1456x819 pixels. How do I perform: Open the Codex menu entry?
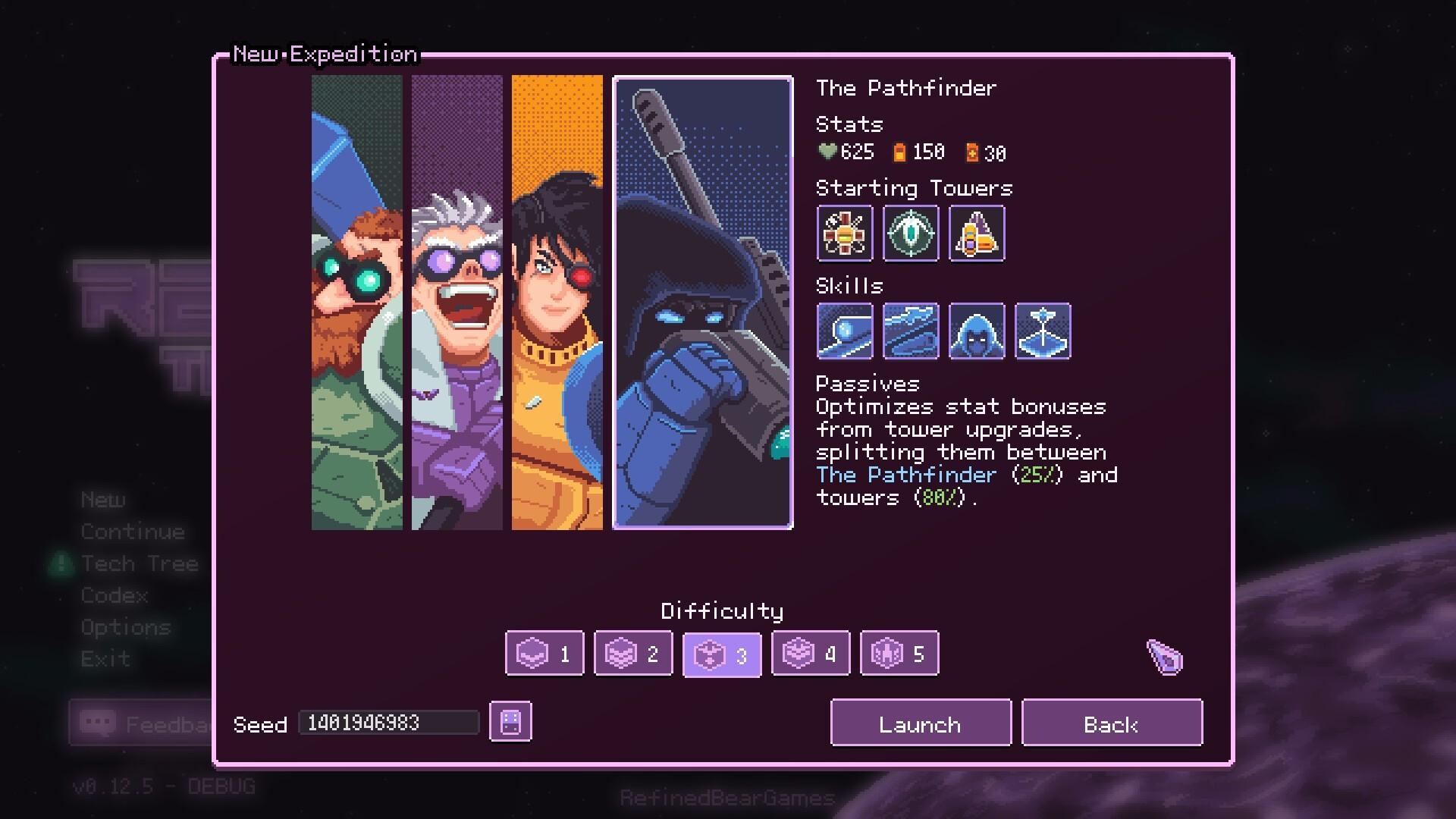point(114,596)
